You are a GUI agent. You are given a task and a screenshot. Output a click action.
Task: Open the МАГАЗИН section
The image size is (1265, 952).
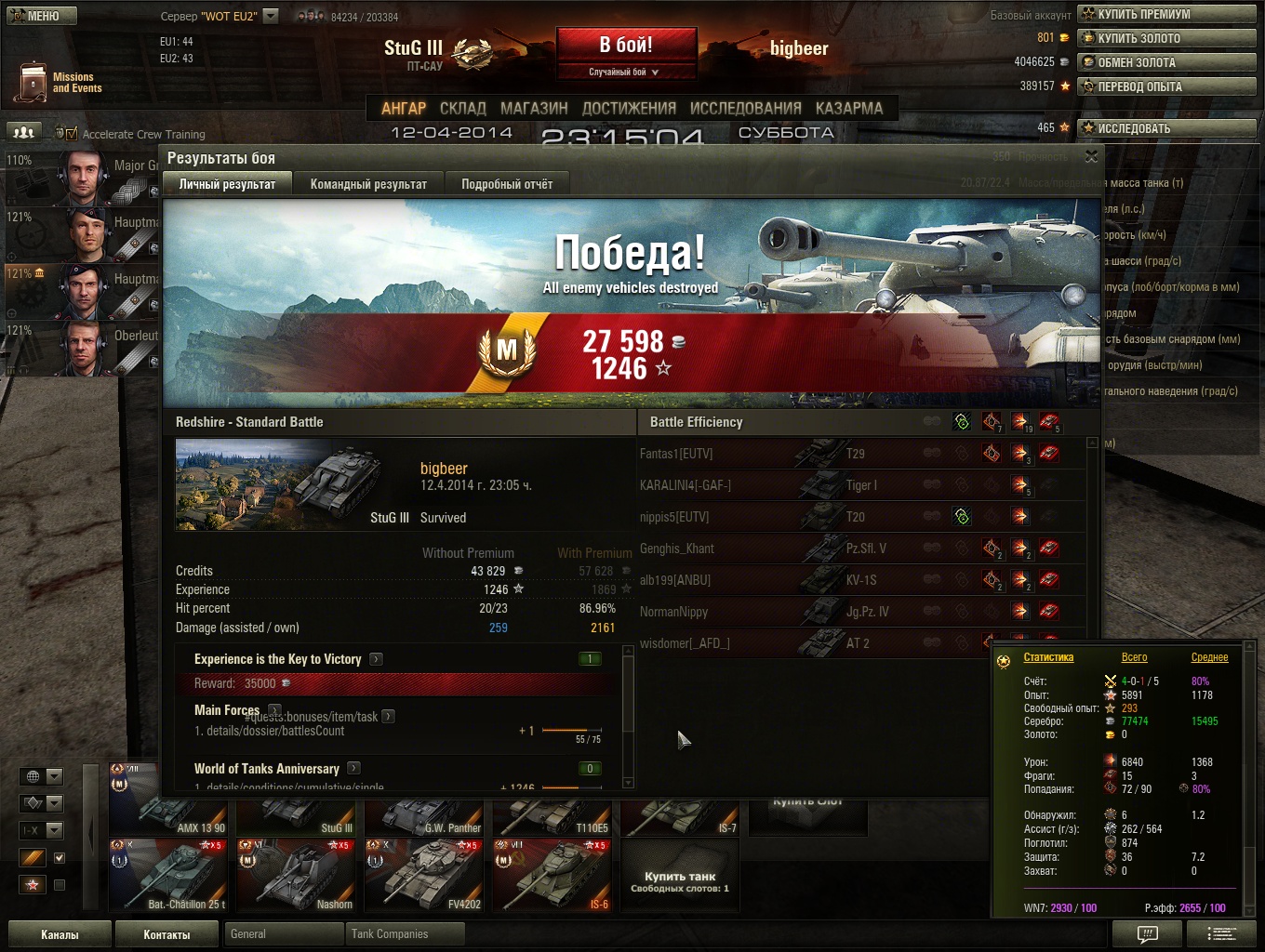point(534,108)
